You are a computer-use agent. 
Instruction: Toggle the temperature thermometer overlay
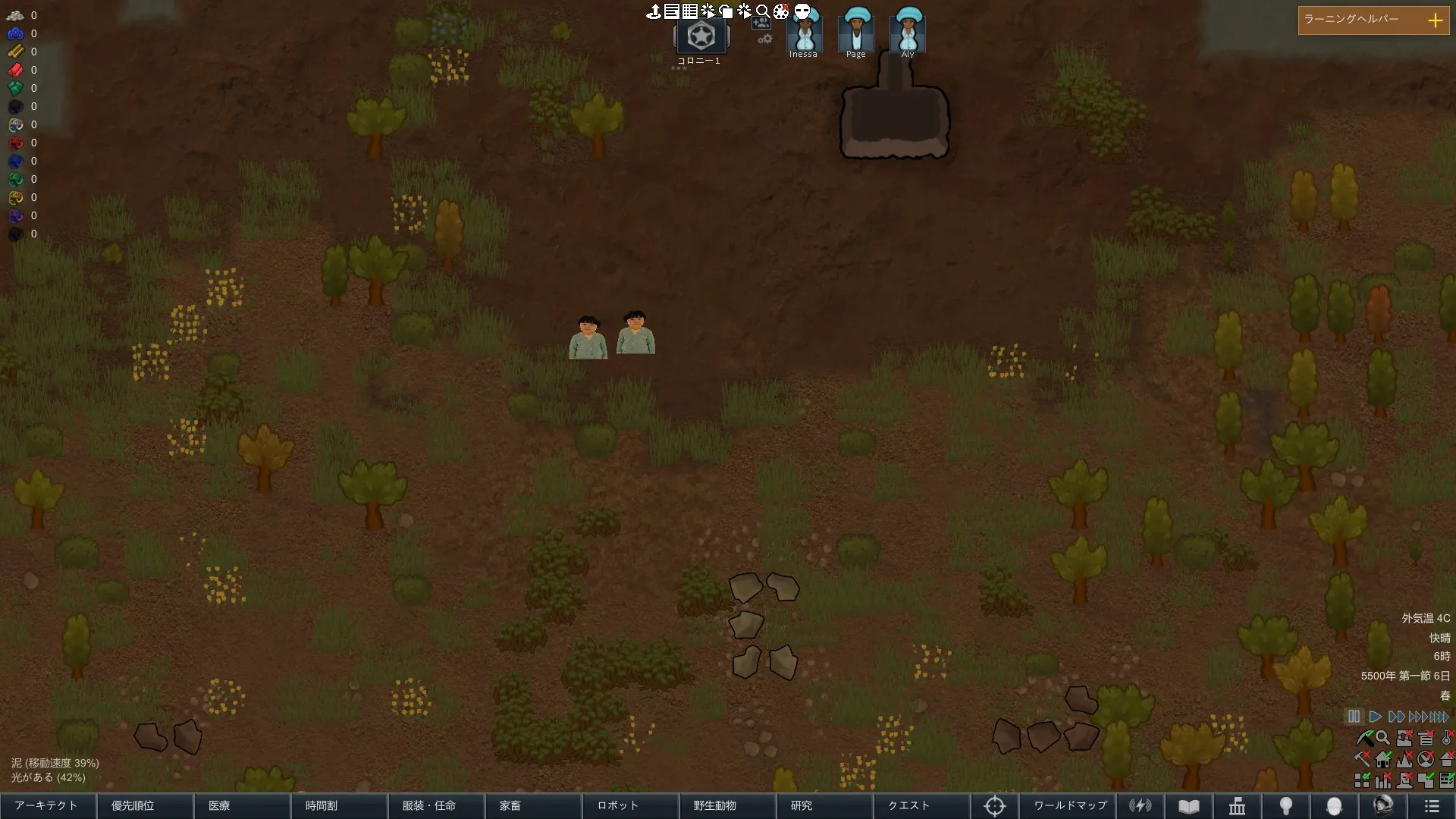[x=1447, y=737]
